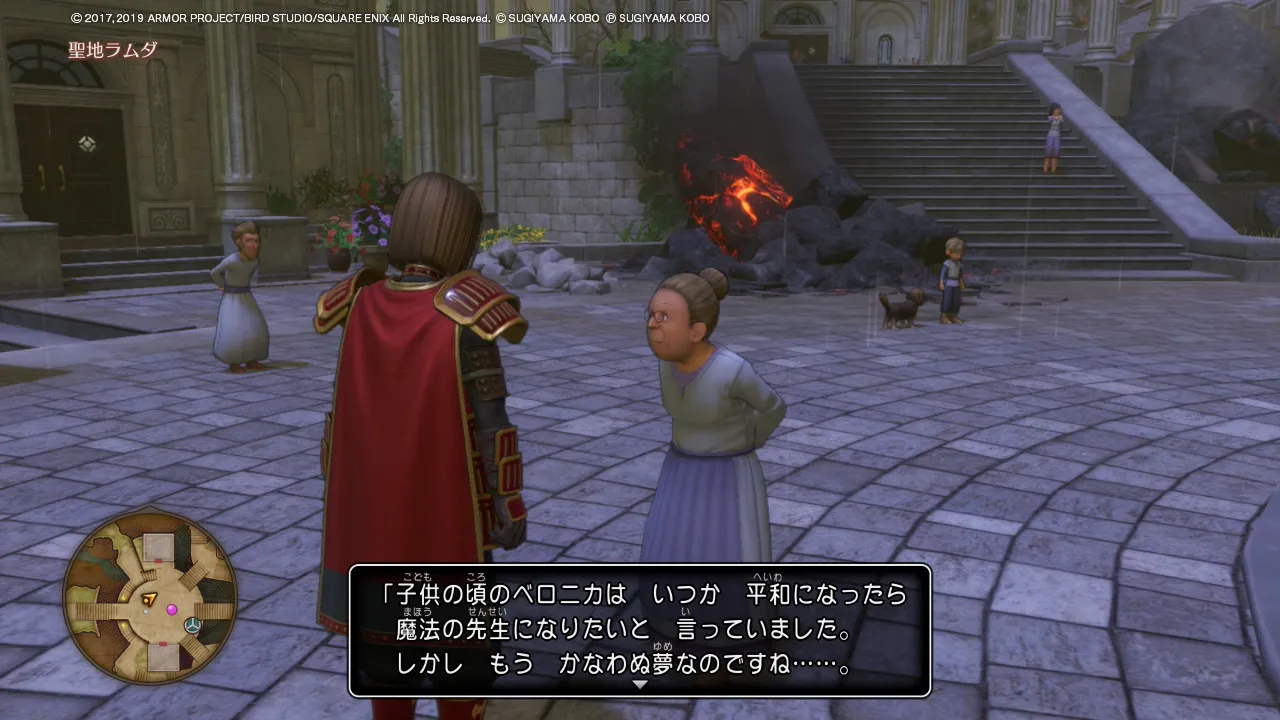Select the teal three-spoke emblem on the minimap
The image size is (1280, 720).
tap(193, 625)
